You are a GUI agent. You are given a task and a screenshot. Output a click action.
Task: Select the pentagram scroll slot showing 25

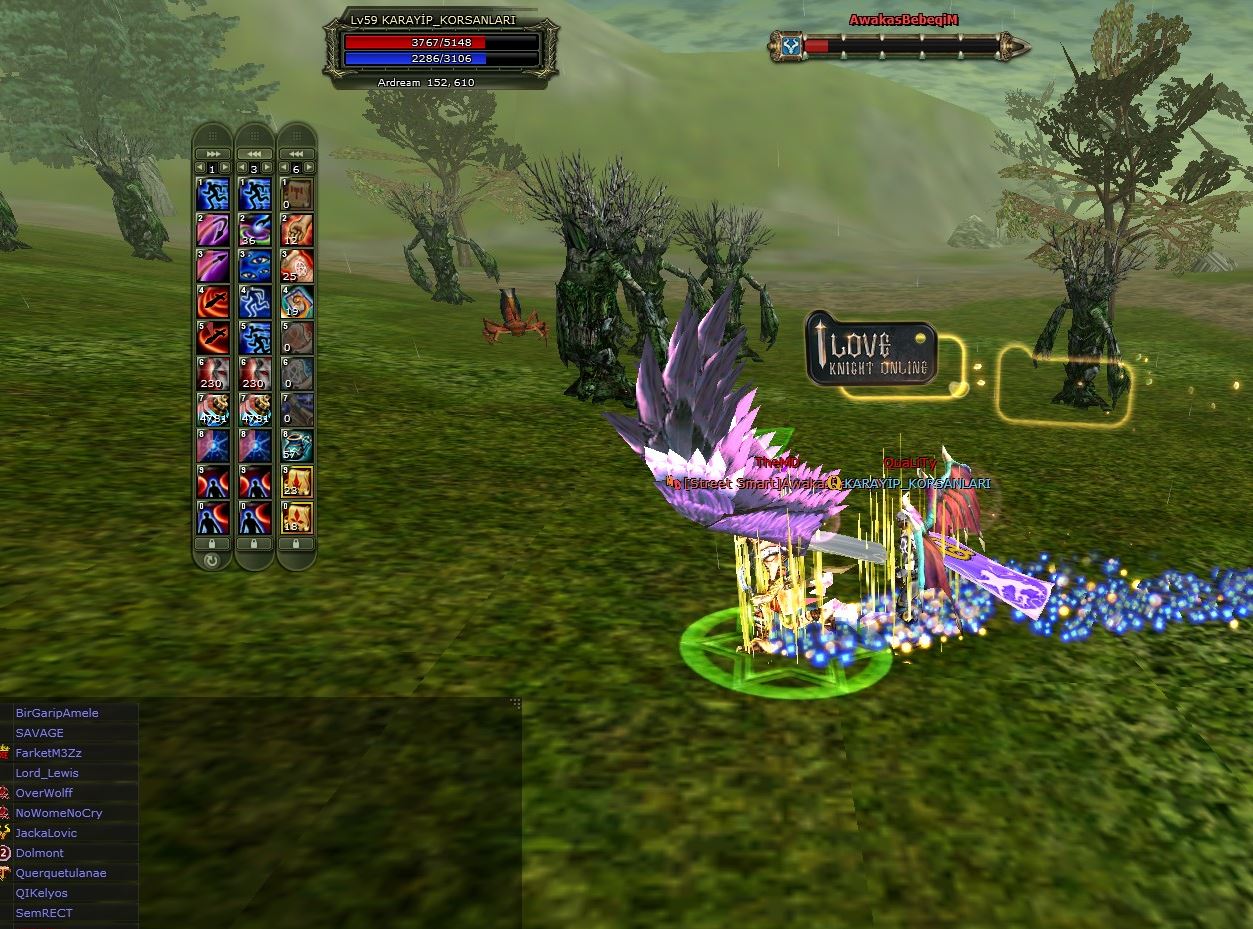pyautogui.click(x=297, y=266)
